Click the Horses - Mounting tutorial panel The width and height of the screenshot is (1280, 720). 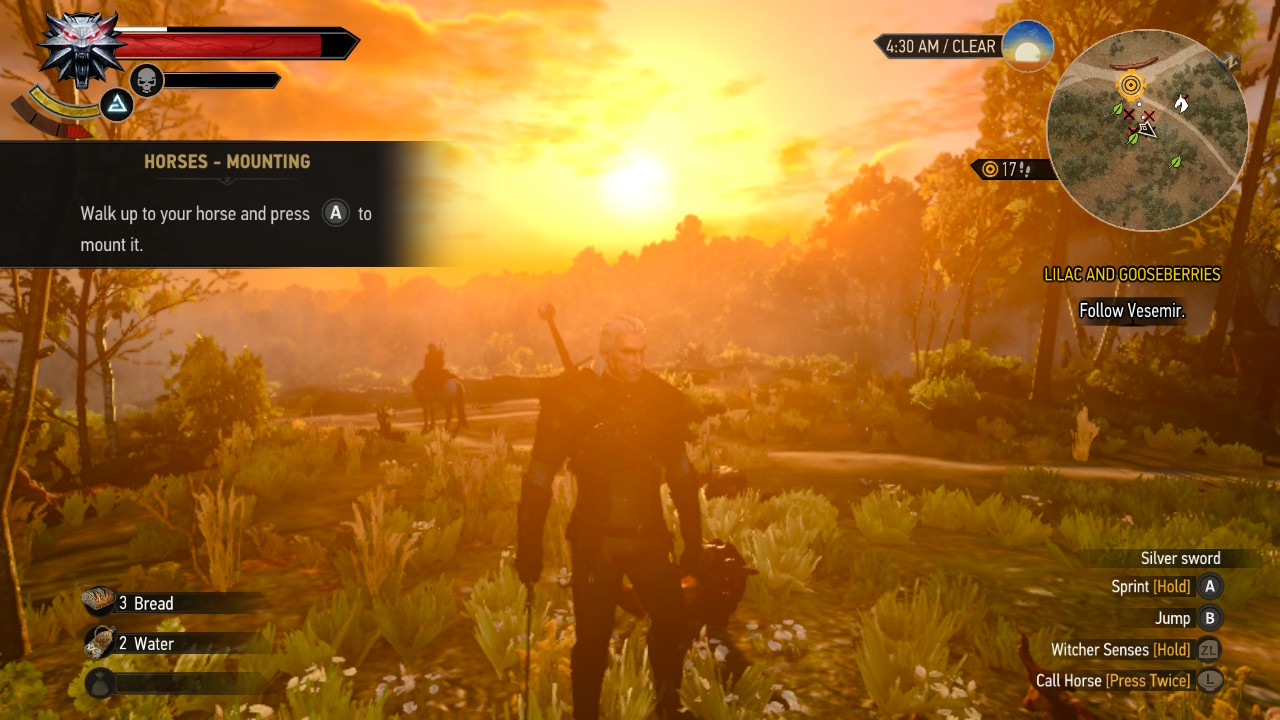[x=226, y=204]
